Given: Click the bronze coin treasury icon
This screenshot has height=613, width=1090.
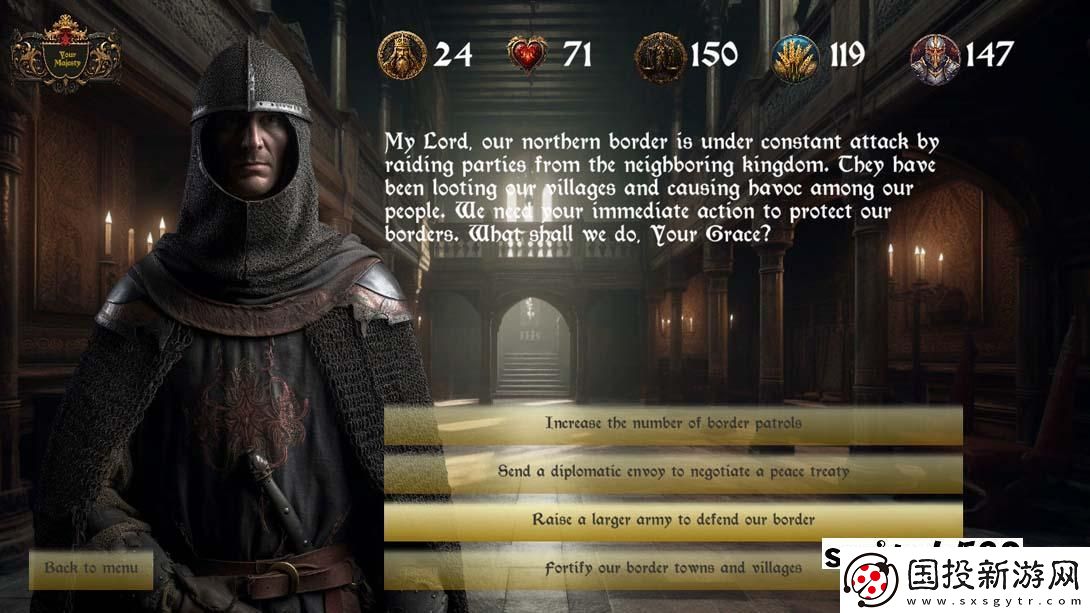Looking at the screenshot, I should 661,55.
